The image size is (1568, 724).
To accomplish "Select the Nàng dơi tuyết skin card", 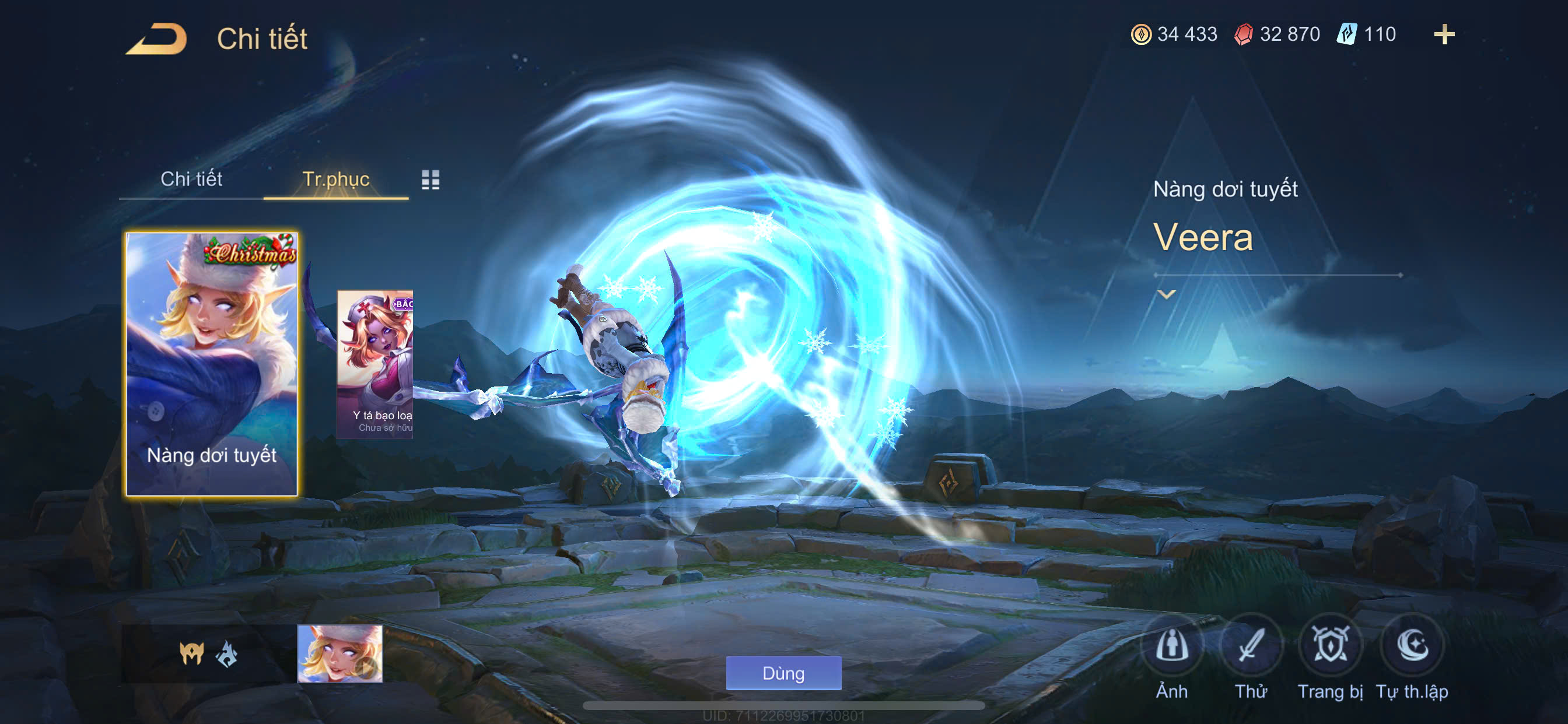I will [211, 363].
